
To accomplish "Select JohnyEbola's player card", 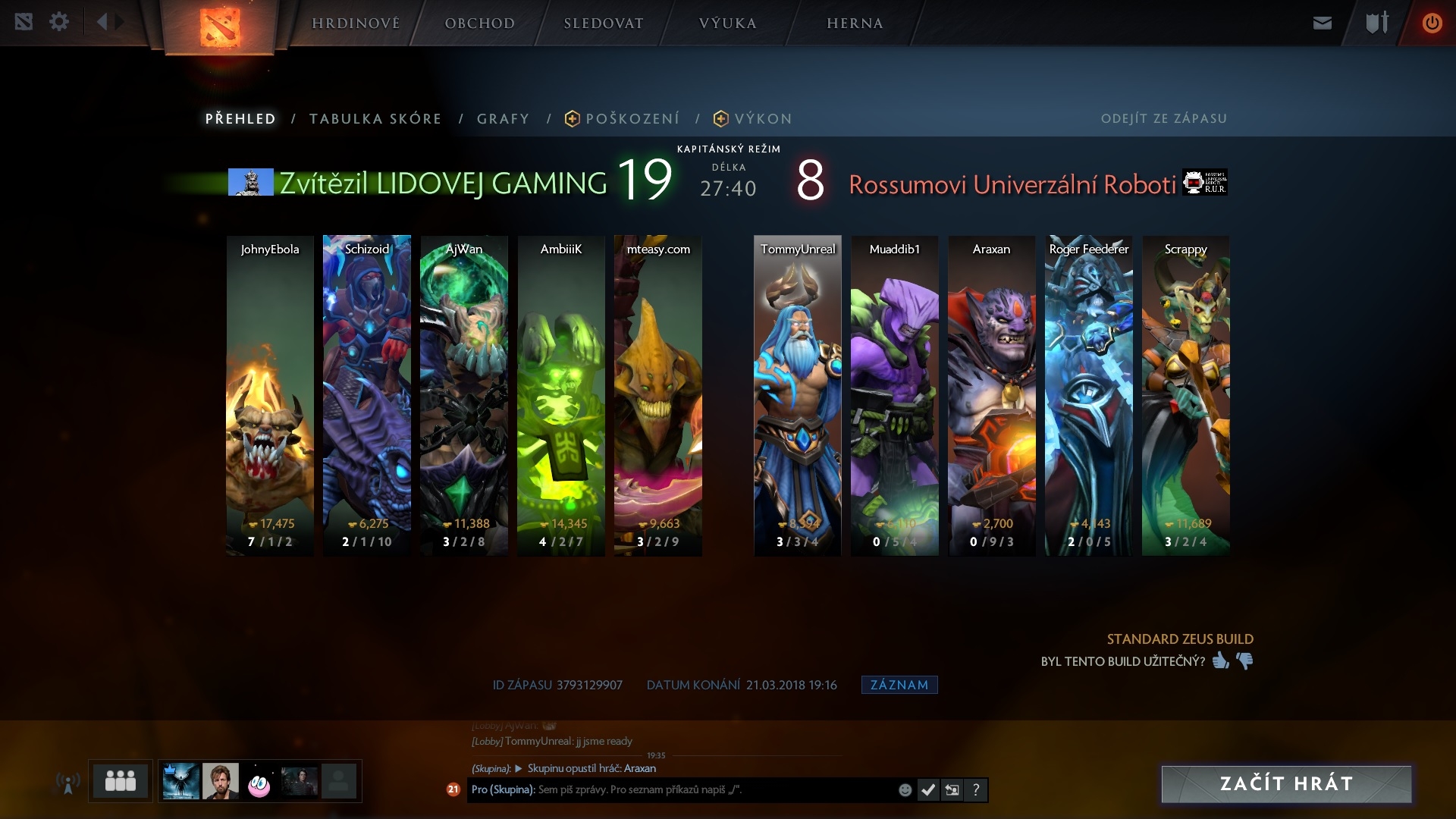I will click(270, 395).
